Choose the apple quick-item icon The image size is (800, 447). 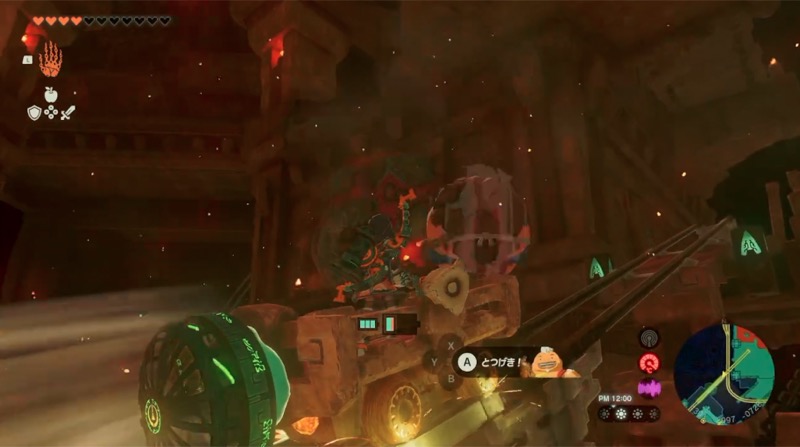point(50,95)
